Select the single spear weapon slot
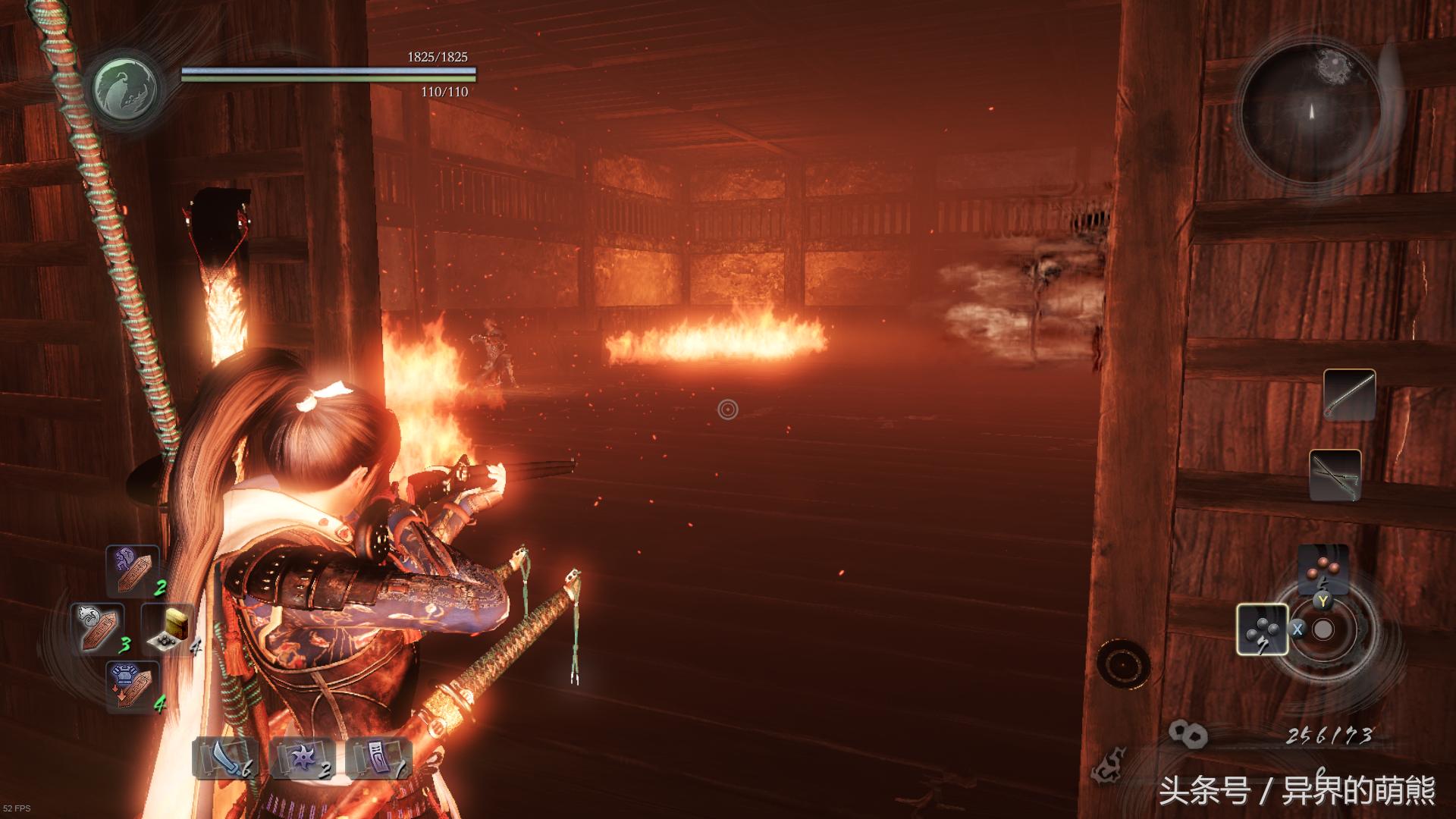The width and height of the screenshot is (1456, 819). tap(1349, 395)
